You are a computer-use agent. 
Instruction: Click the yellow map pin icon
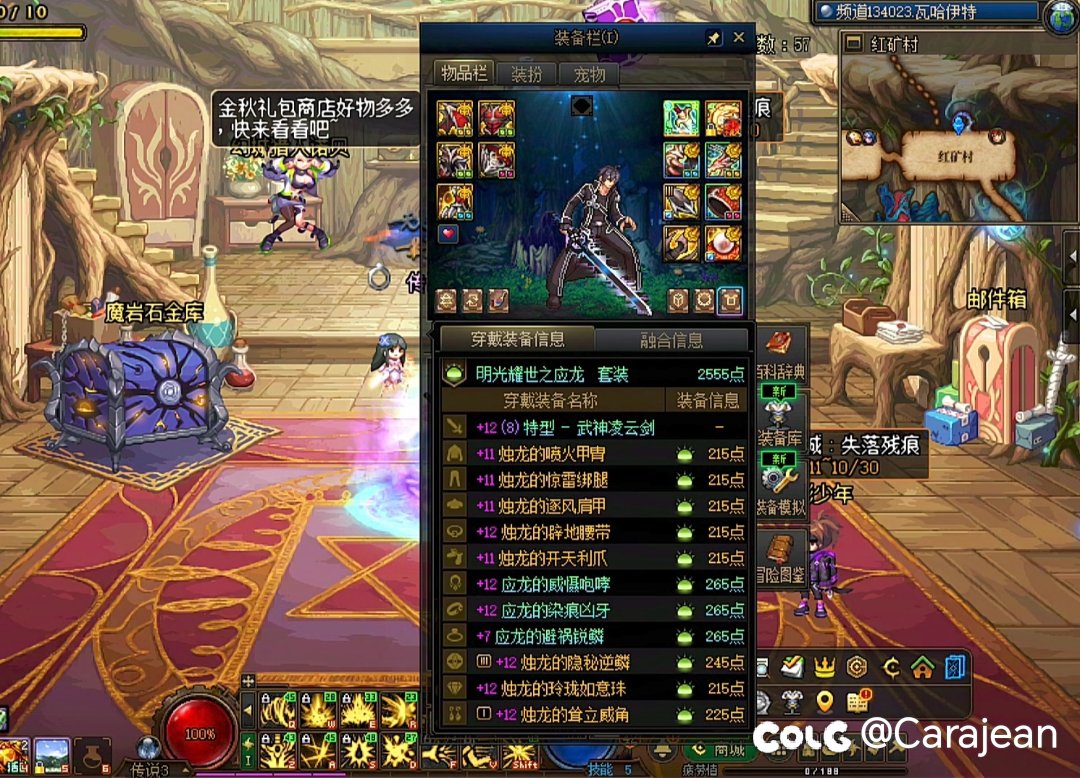824,701
